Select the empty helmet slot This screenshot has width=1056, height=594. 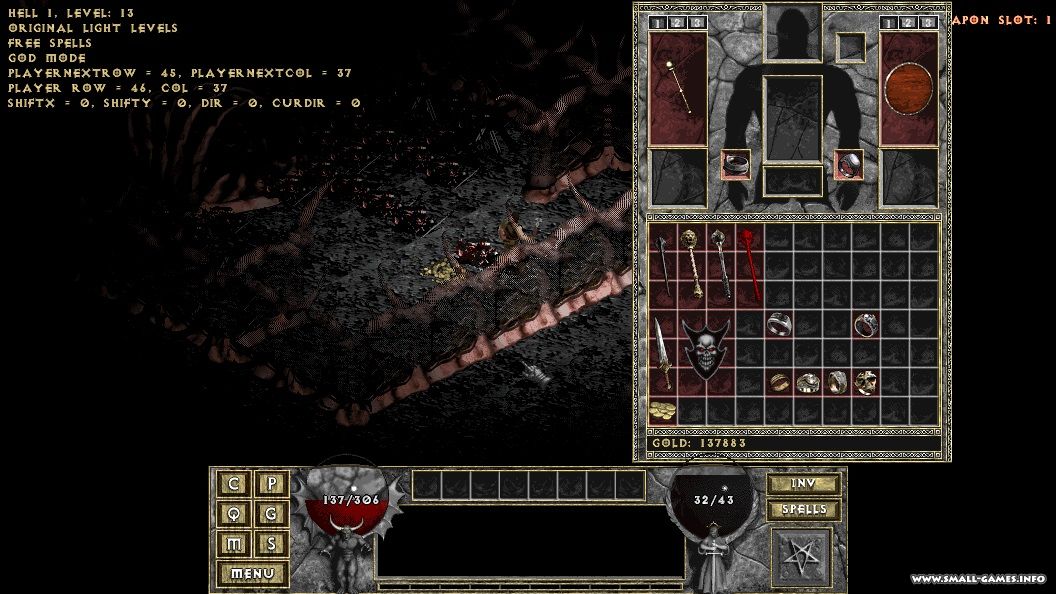coord(793,32)
